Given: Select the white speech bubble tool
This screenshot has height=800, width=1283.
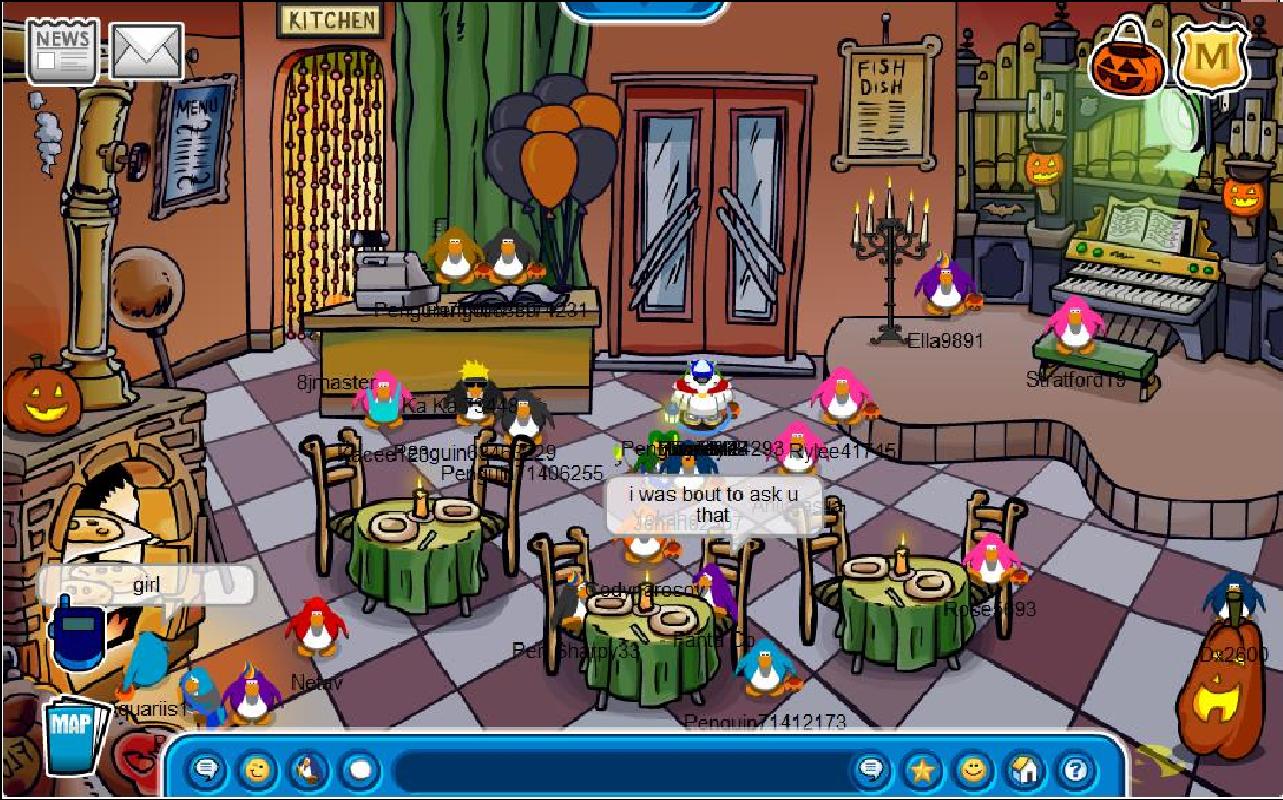Looking at the screenshot, I should pyautogui.click(x=356, y=769).
